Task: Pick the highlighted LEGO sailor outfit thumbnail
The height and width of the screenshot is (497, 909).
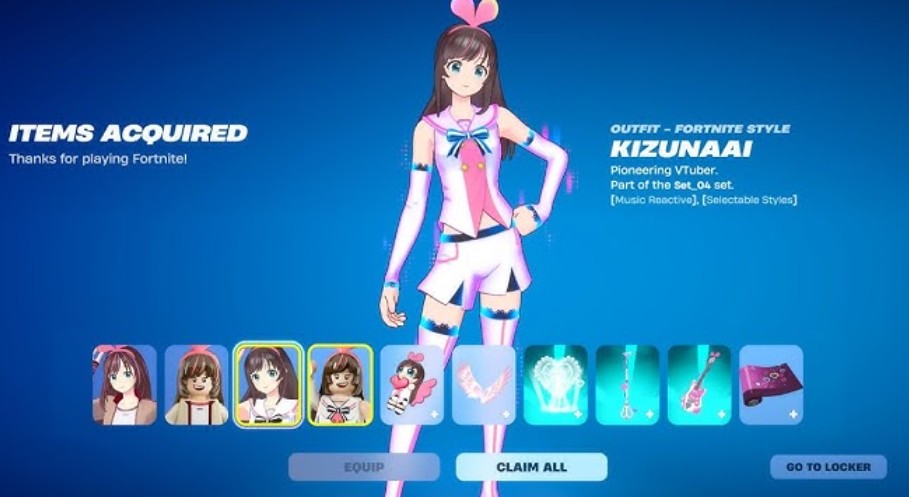Action: [x=340, y=385]
